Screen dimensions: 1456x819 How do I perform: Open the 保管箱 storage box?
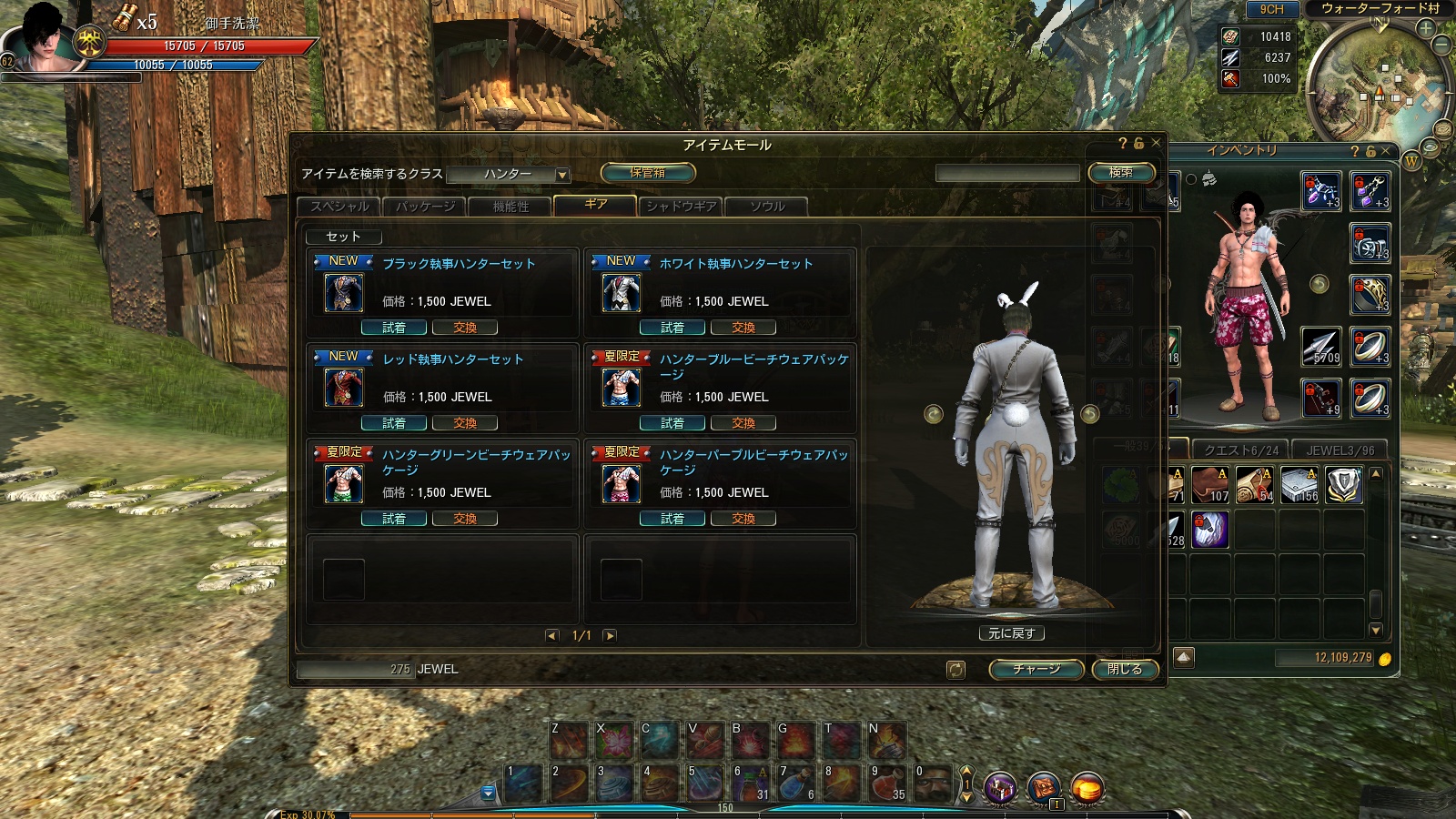648,172
